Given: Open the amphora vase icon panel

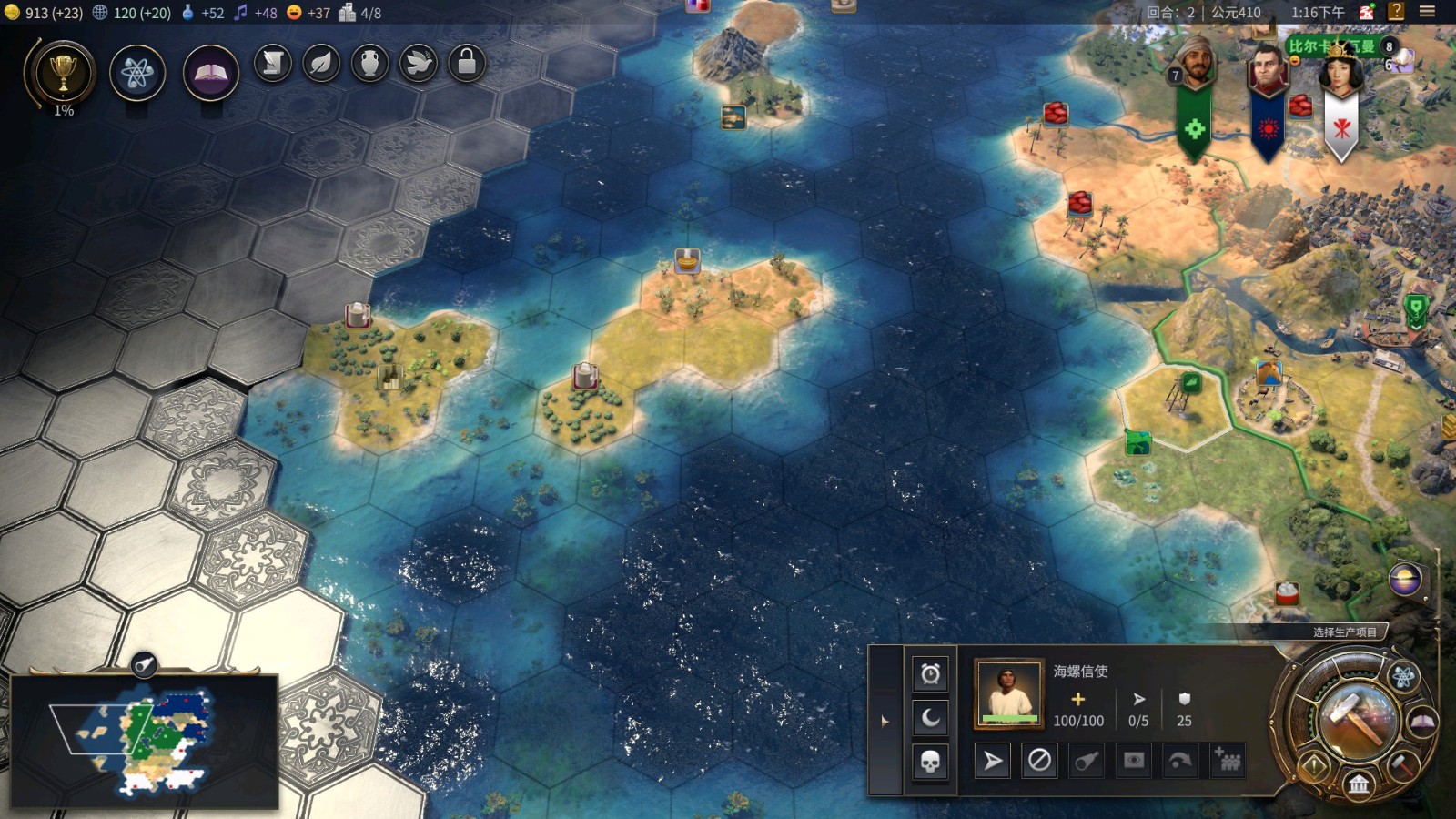Looking at the screenshot, I should (369, 64).
